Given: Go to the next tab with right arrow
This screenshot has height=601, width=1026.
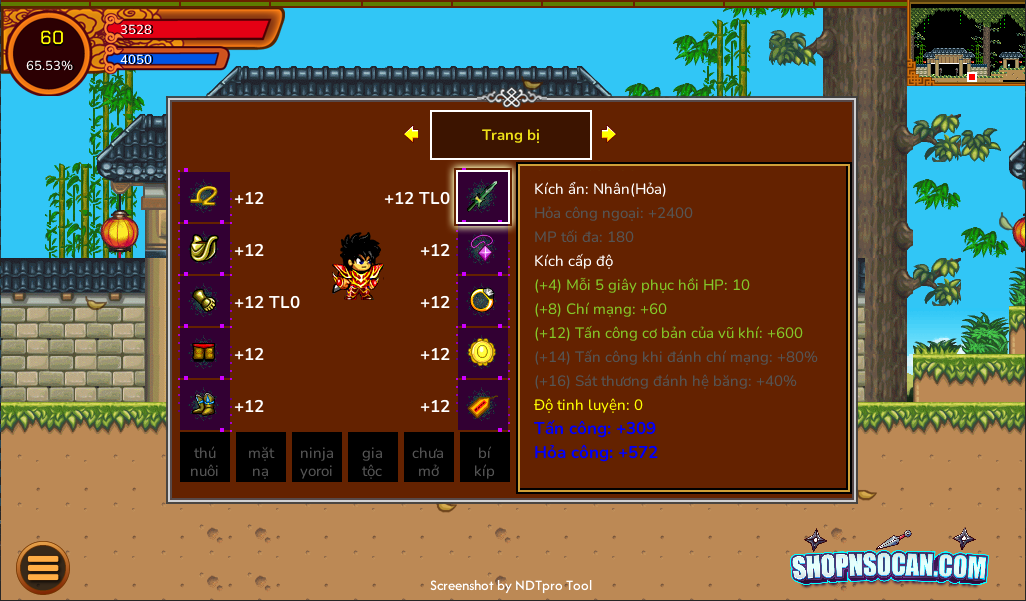Looking at the screenshot, I should coord(608,134).
